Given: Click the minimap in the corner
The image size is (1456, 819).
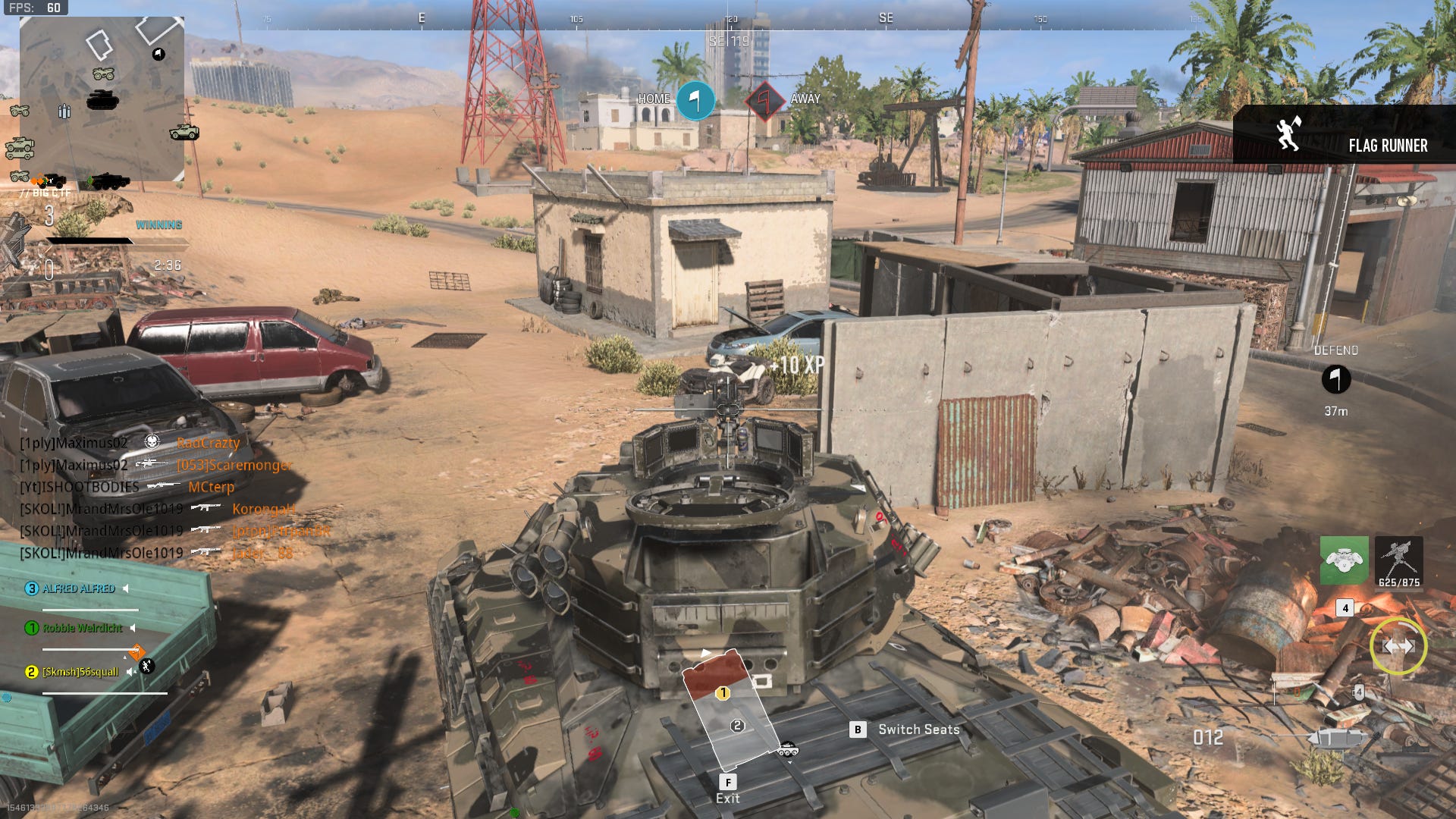Looking at the screenshot, I should click(102, 99).
